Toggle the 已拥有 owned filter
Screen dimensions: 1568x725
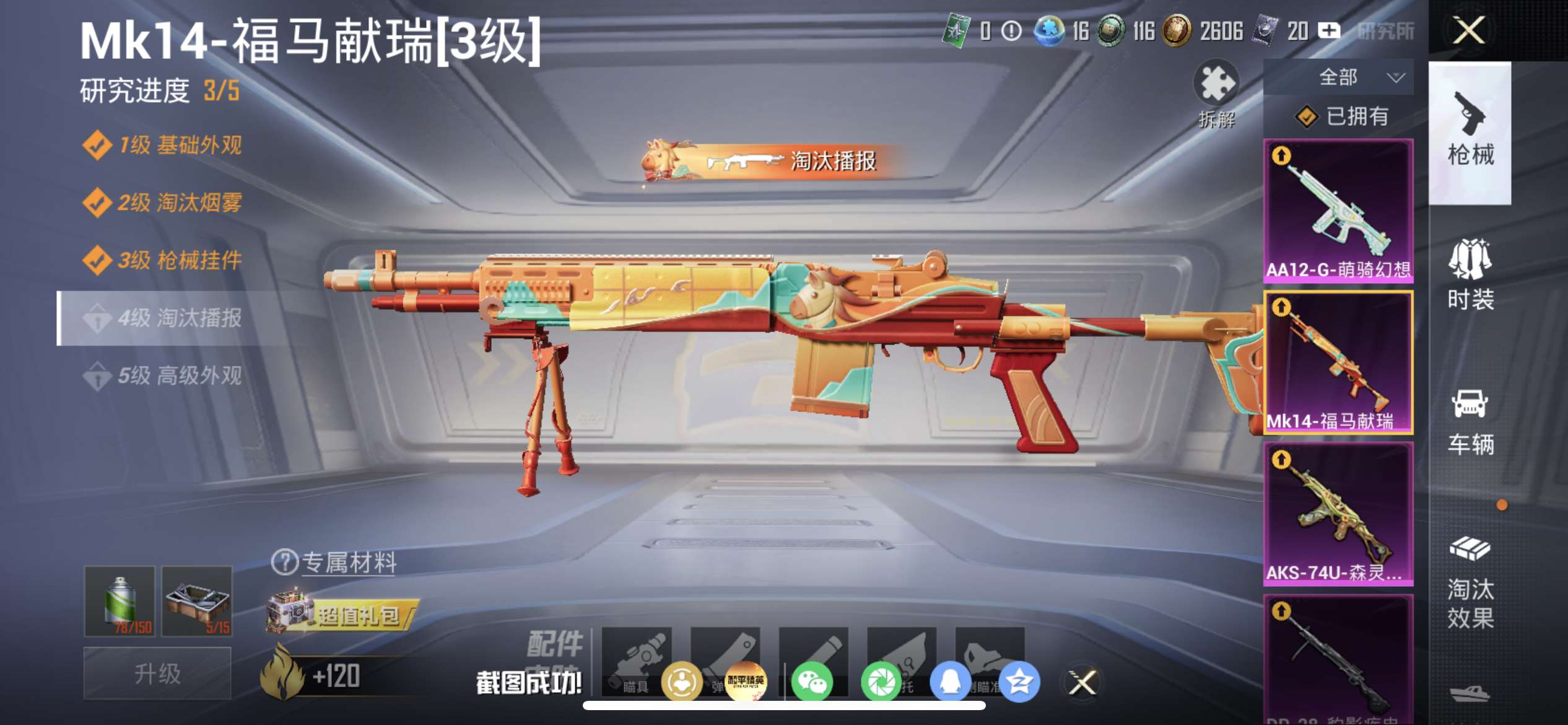pos(1342,116)
